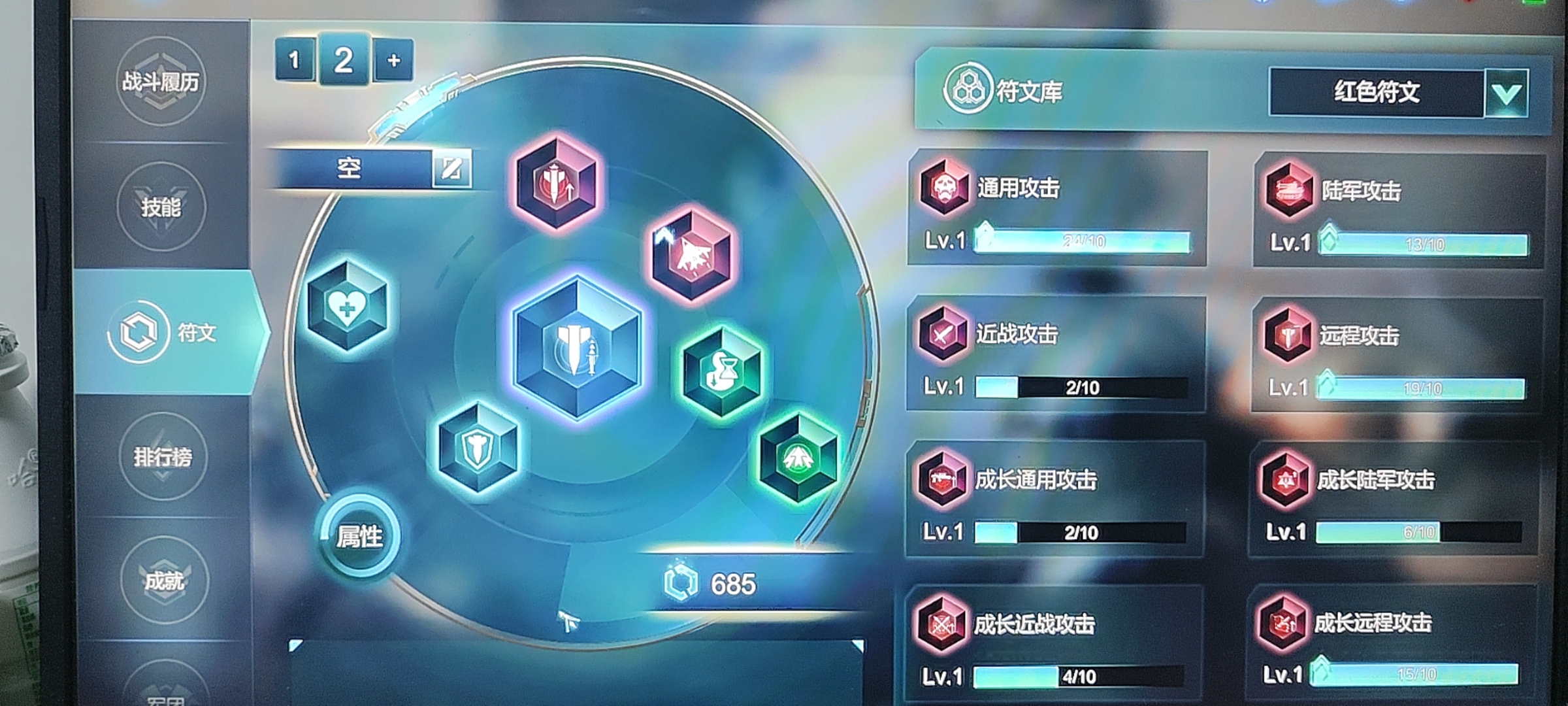Select the heart-icon rune slot
The width and height of the screenshot is (1568, 706).
click(x=347, y=305)
